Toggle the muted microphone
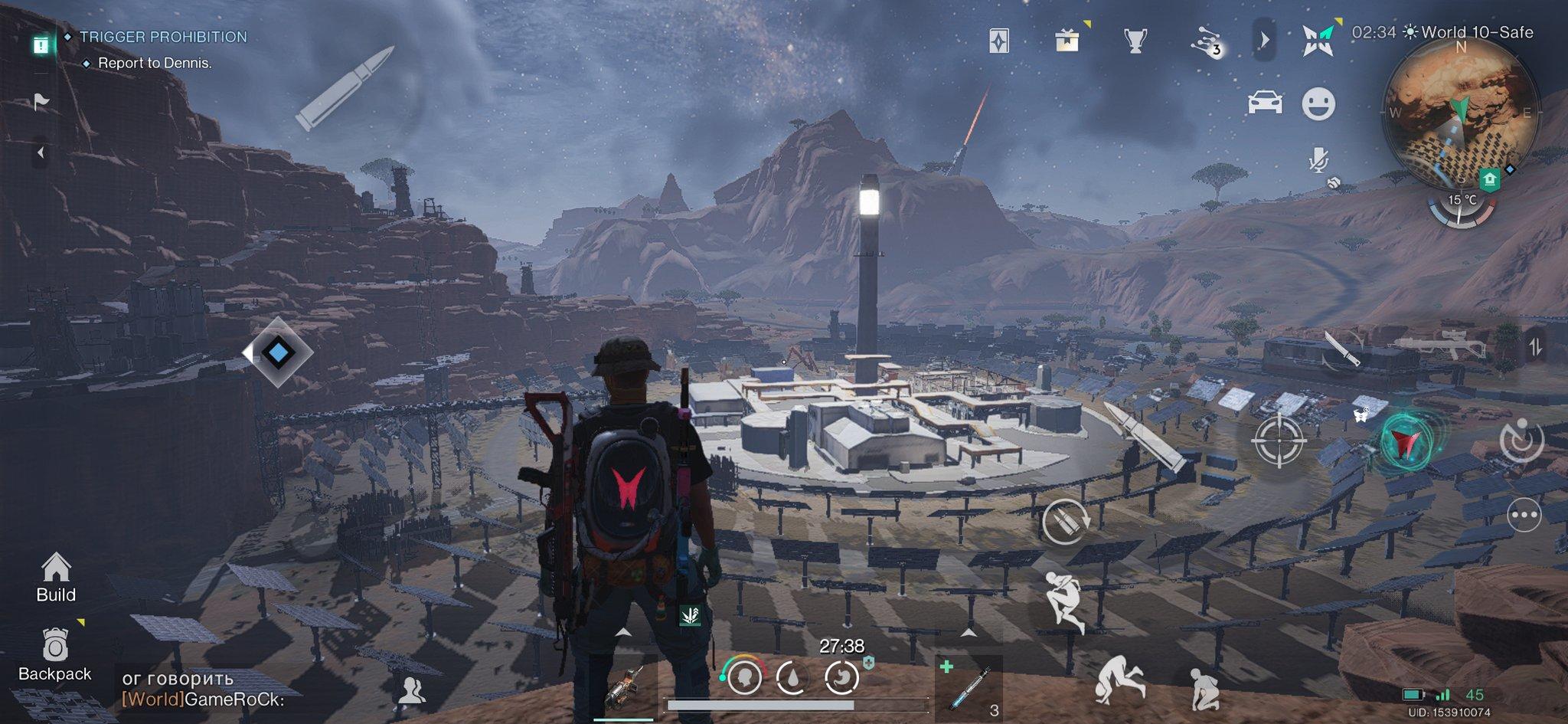 coord(1318,160)
